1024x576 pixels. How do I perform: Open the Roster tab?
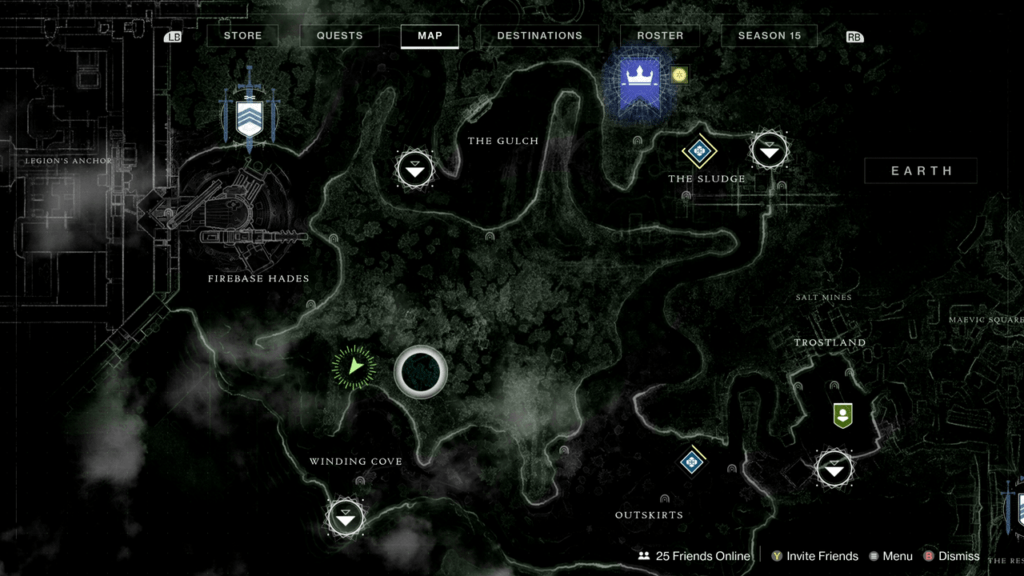(660, 36)
